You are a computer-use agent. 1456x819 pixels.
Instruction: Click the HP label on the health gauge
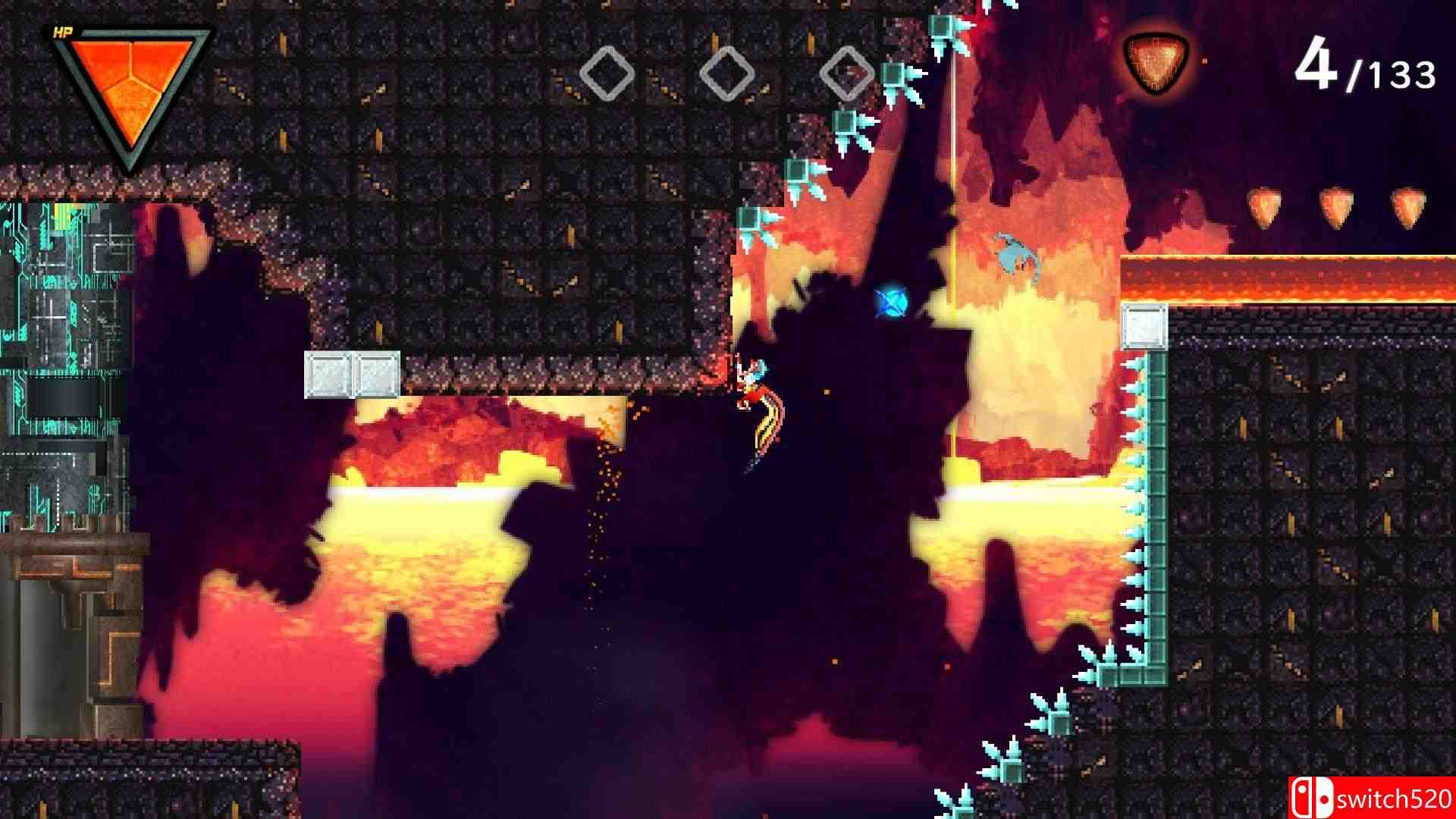click(x=64, y=32)
